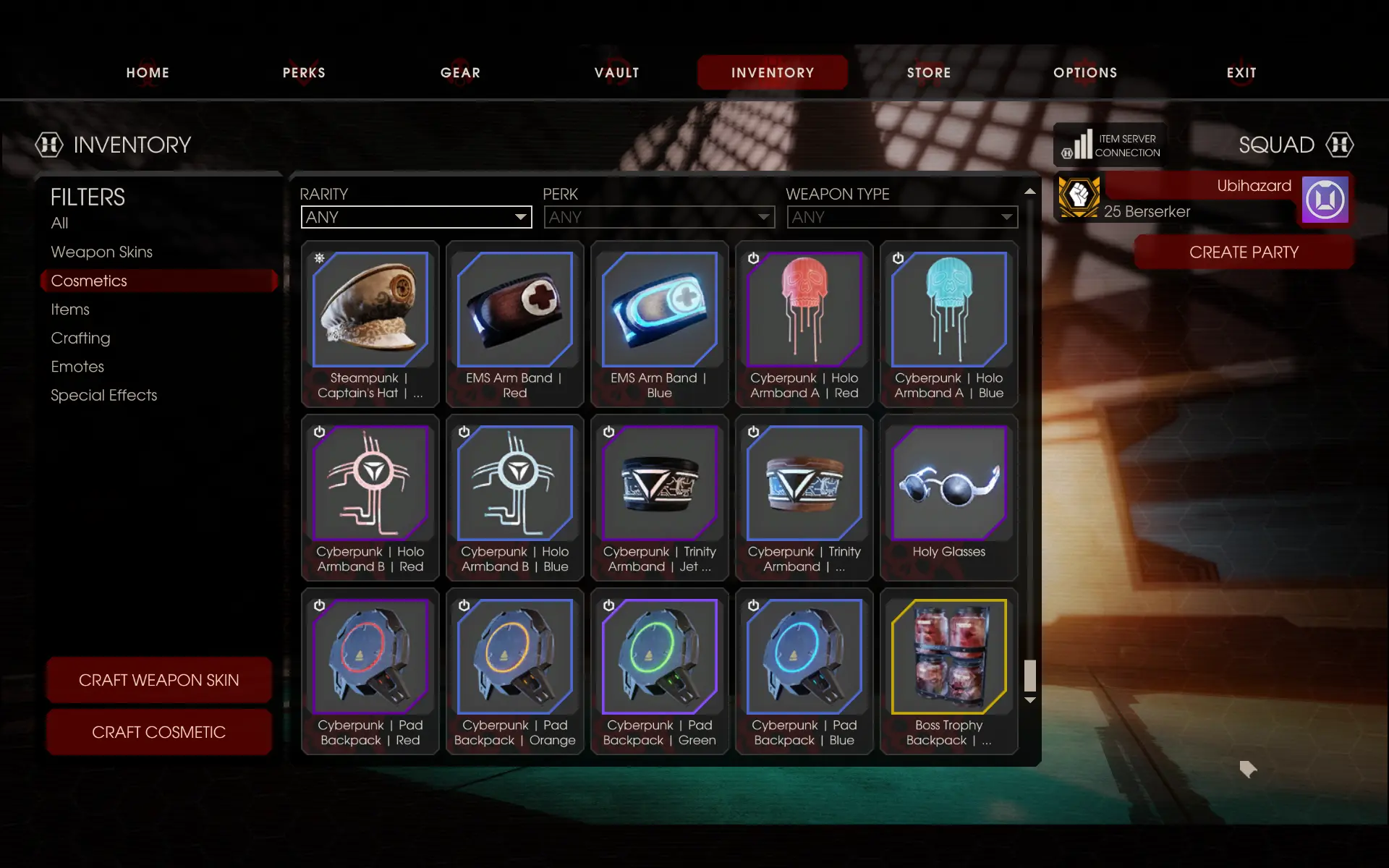Go to the Vault tab
Viewport: 1389px width, 868px height.
click(616, 72)
